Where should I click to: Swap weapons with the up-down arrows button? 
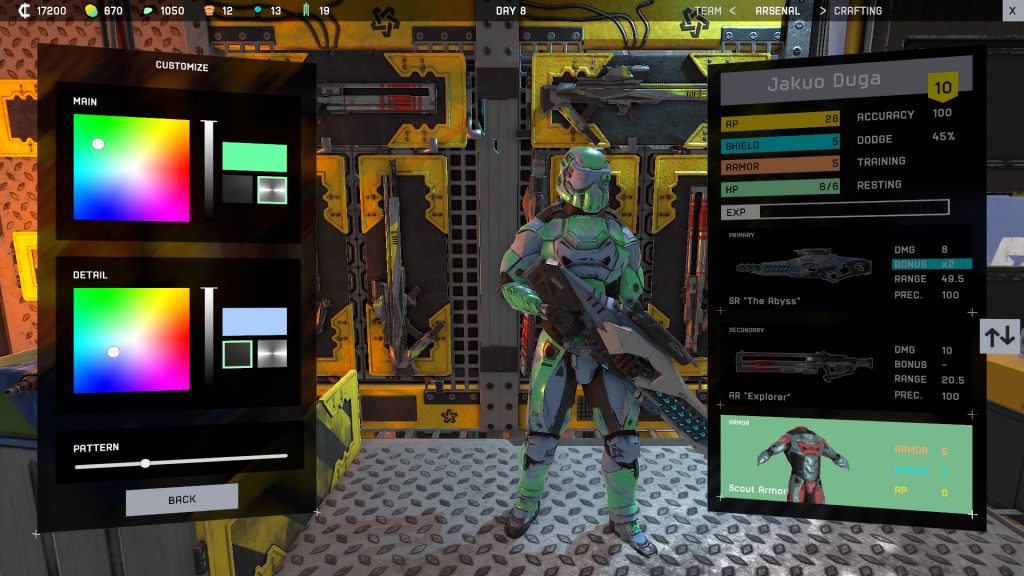(x=1000, y=337)
